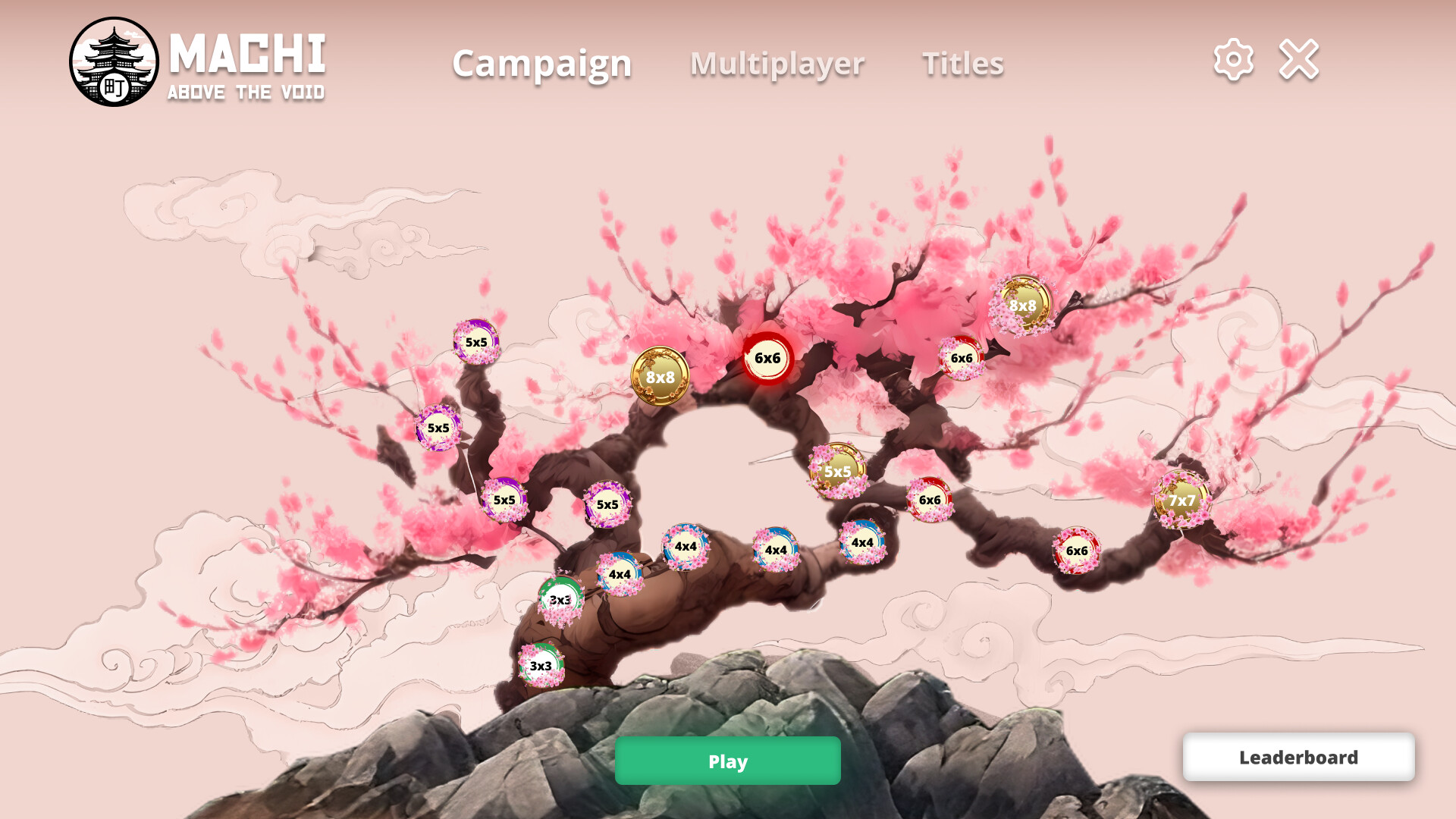The width and height of the screenshot is (1456, 819).
Task: Switch to the Multiplayer tab
Action: pyautogui.click(x=777, y=64)
